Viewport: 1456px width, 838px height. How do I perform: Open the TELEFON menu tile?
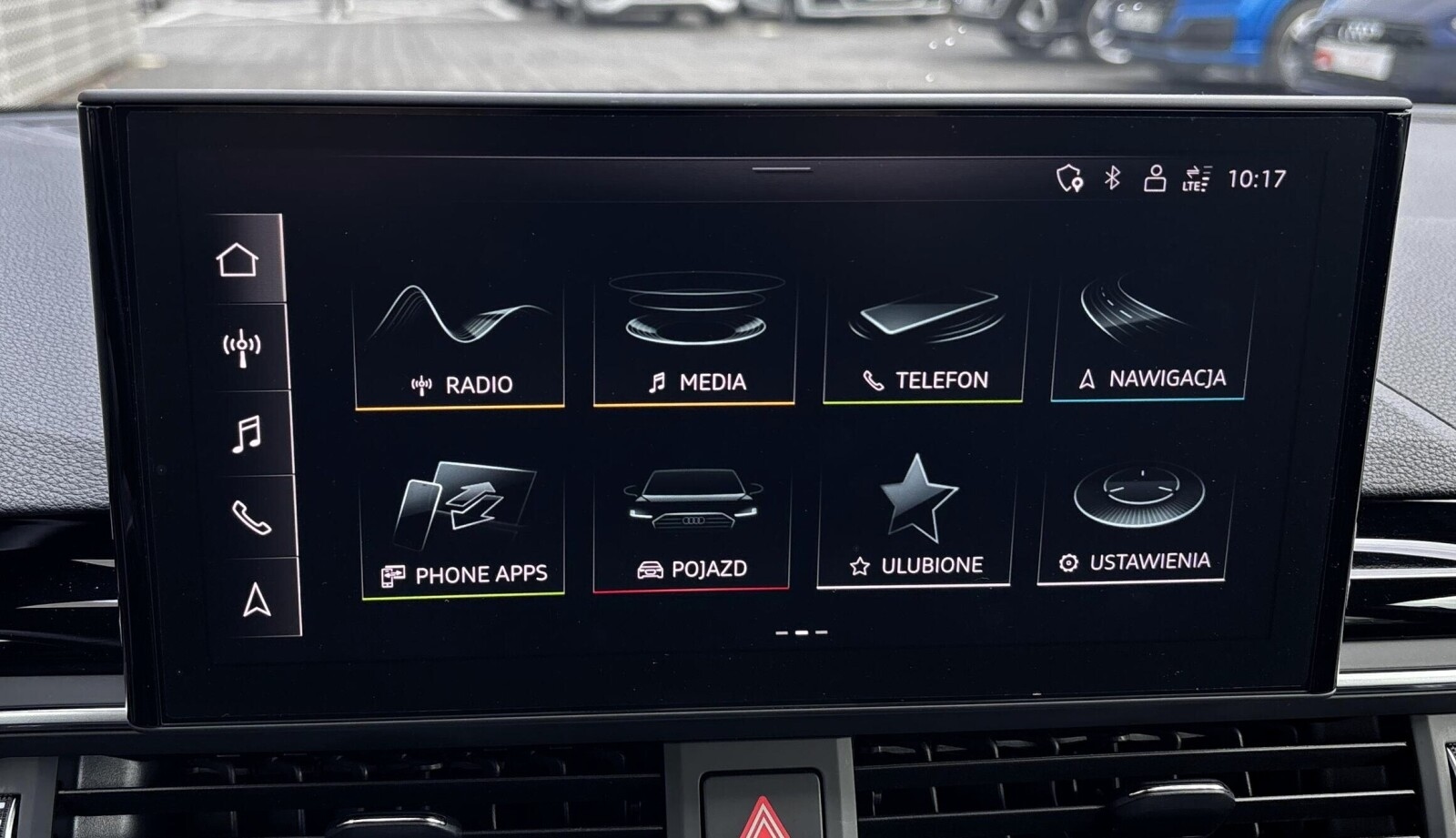pos(923,338)
